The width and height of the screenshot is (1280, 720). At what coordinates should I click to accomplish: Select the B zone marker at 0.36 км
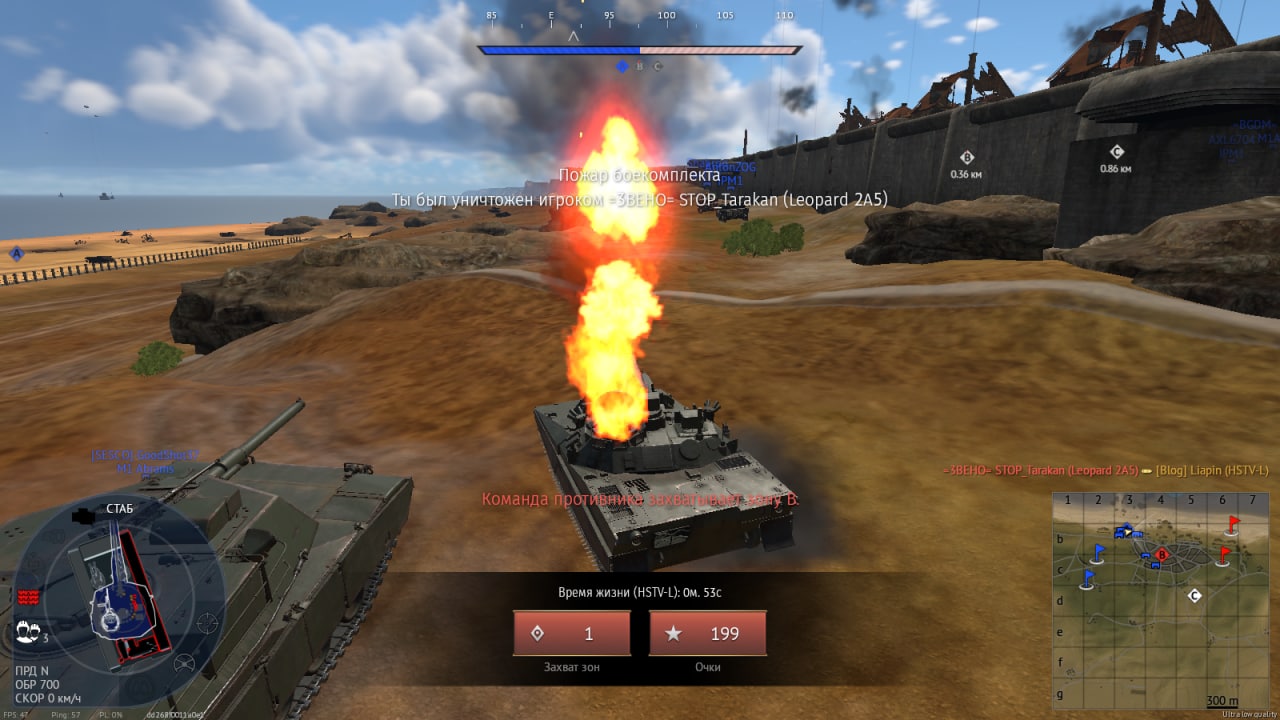click(x=966, y=158)
